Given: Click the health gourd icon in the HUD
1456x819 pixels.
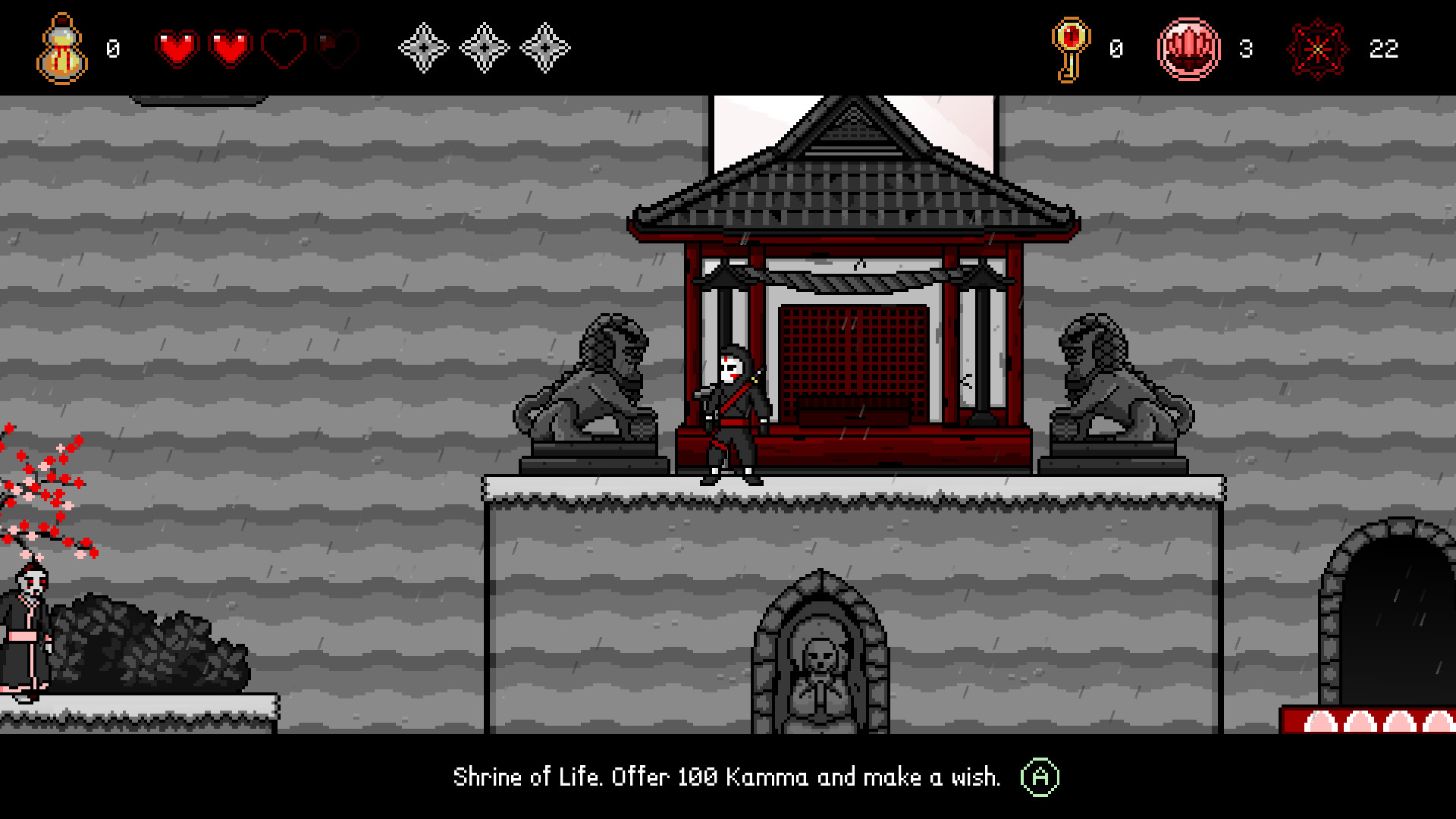Looking at the screenshot, I should pyautogui.click(x=61, y=47).
